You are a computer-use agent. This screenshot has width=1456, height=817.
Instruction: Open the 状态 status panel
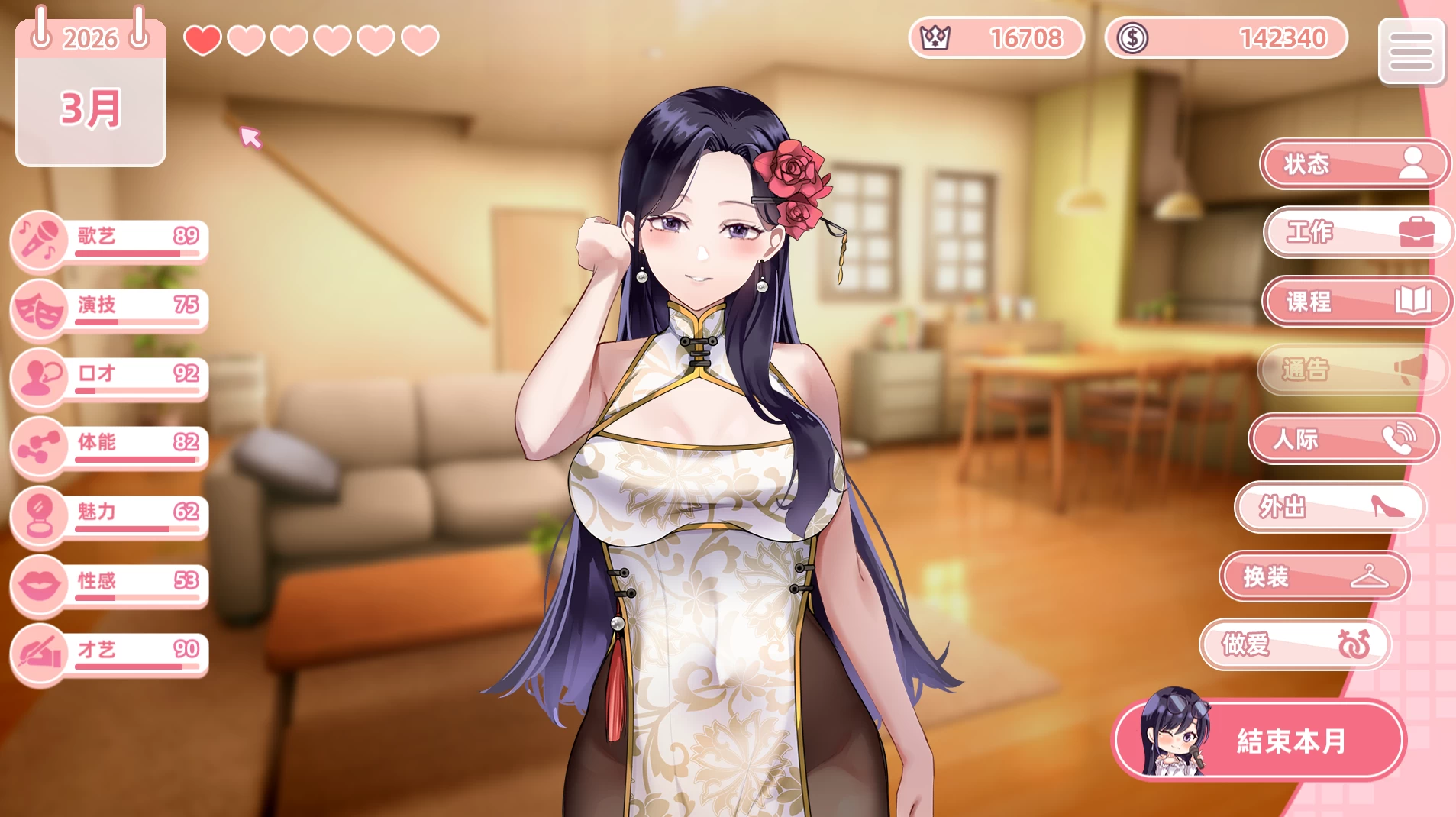pos(1352,164)
